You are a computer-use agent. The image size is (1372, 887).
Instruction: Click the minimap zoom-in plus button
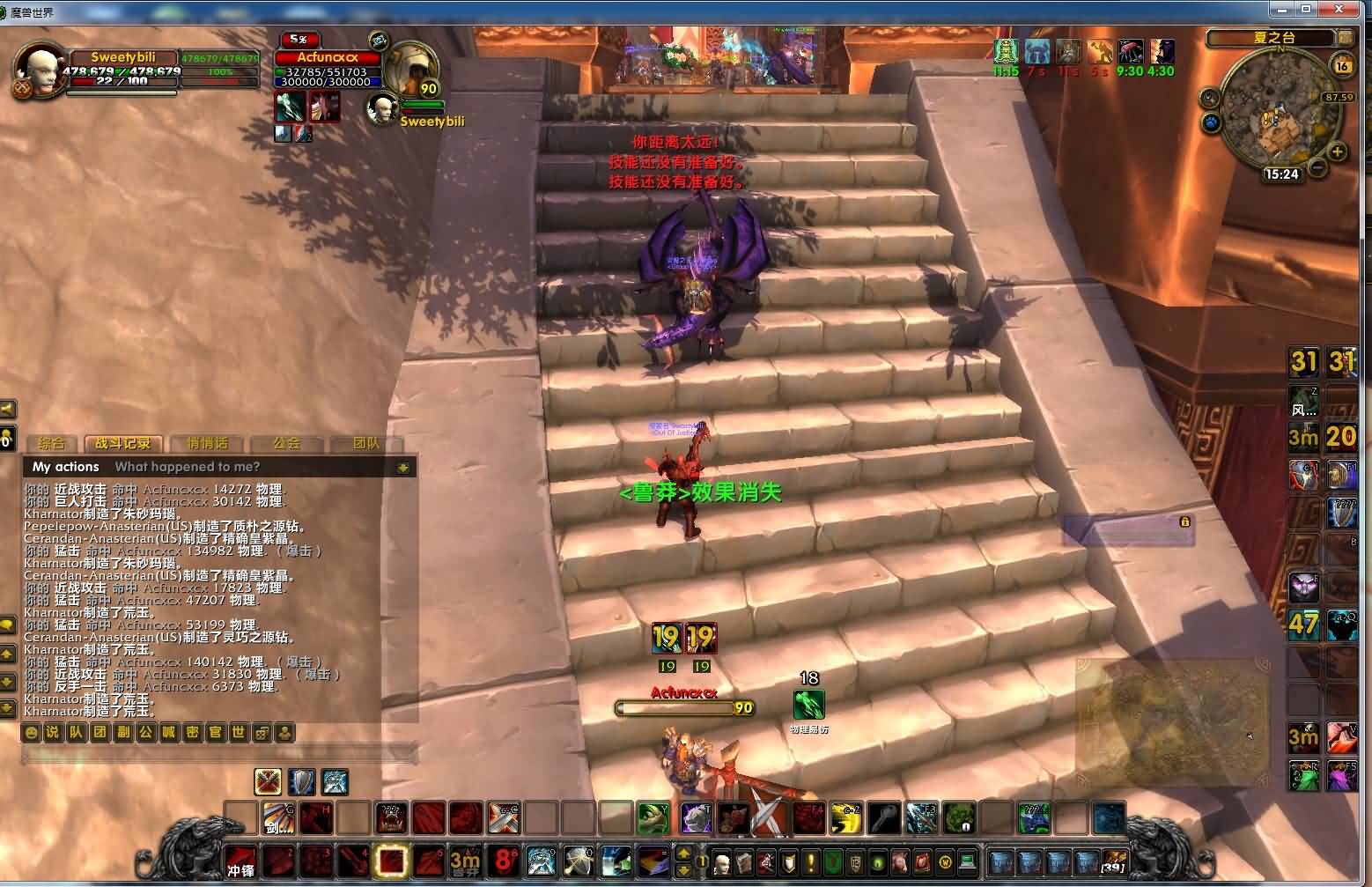coord(1338,152)
